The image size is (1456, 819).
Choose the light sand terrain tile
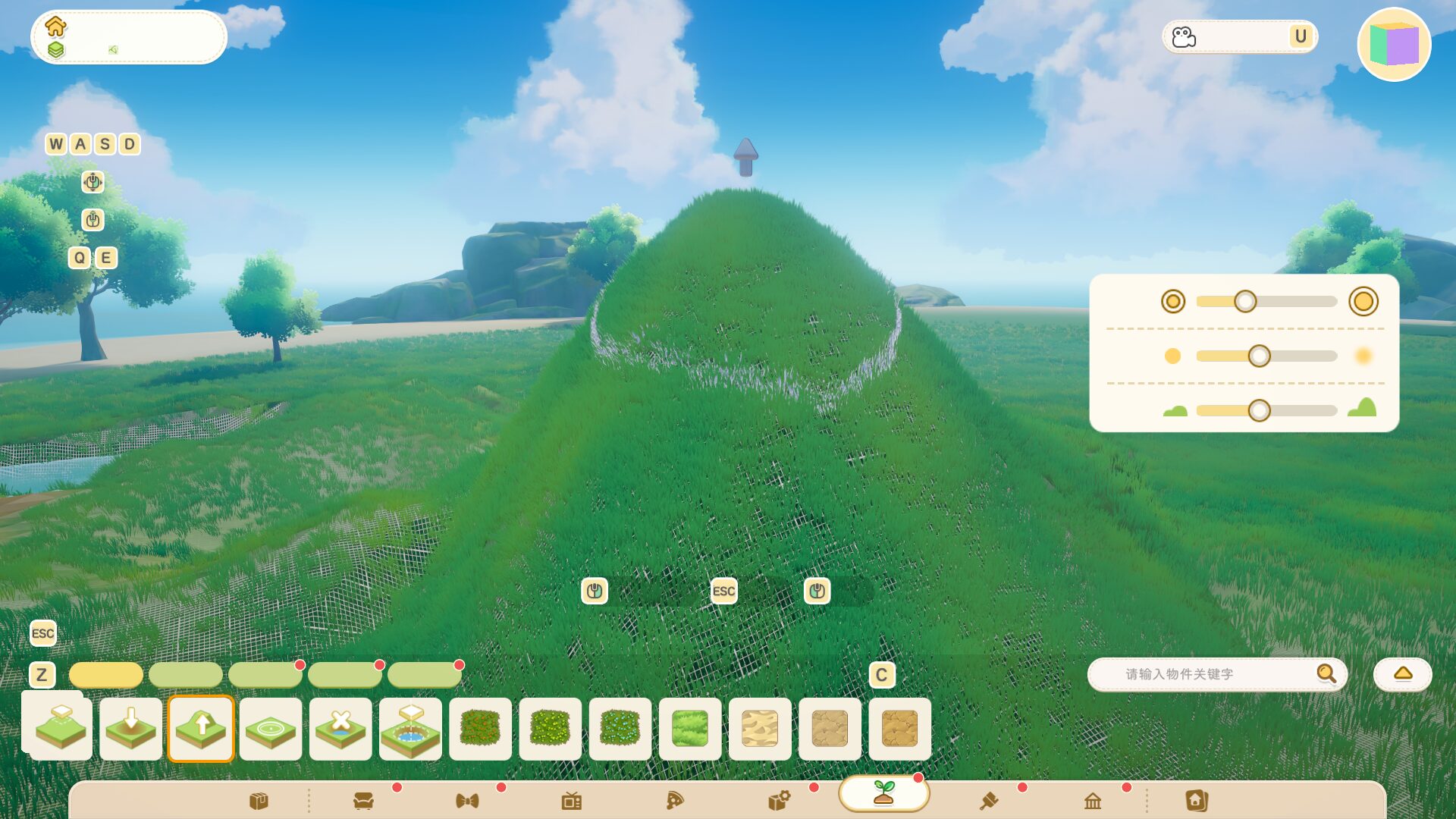click(760, 729)
